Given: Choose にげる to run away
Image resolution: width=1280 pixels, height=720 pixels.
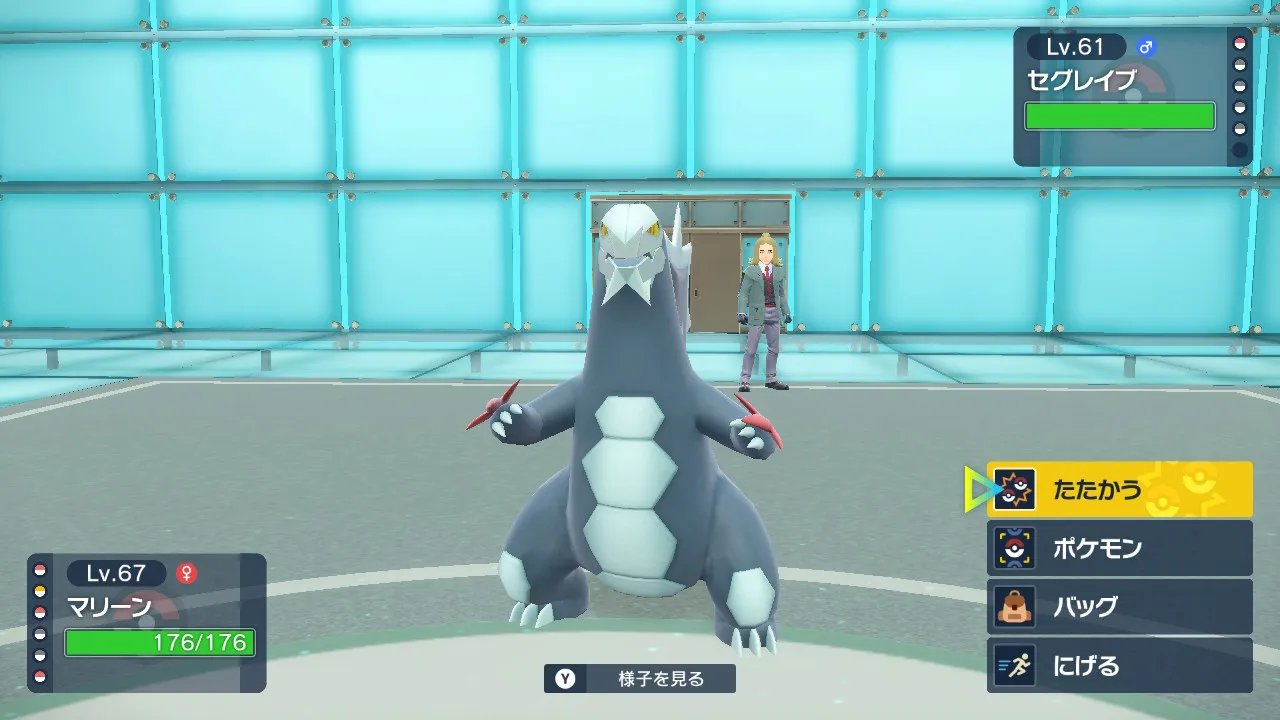Looking at the screenshot, I should pyautogui.click(x=1119, y=665).
